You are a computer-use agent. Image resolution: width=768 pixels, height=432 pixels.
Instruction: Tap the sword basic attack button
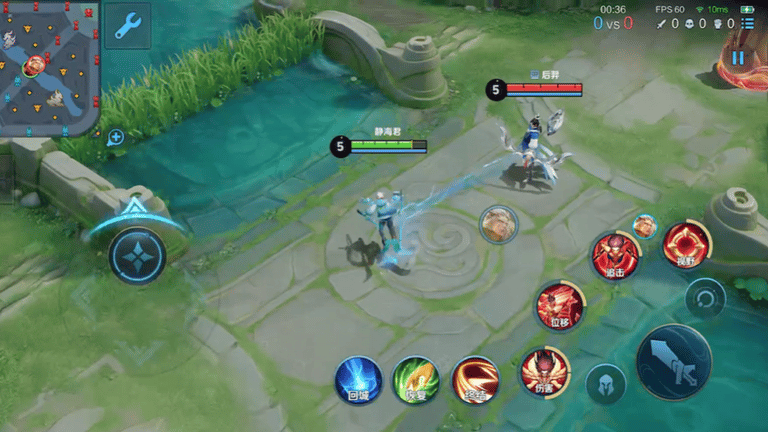tap(674, 362)
